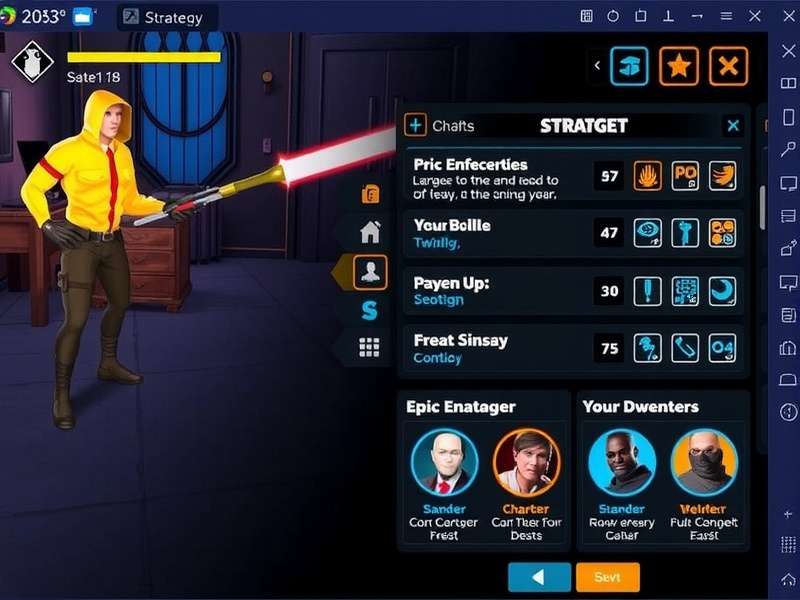800x600 pixels.
Task: Click the orange star favorites button
Action: tap(679, 66)
